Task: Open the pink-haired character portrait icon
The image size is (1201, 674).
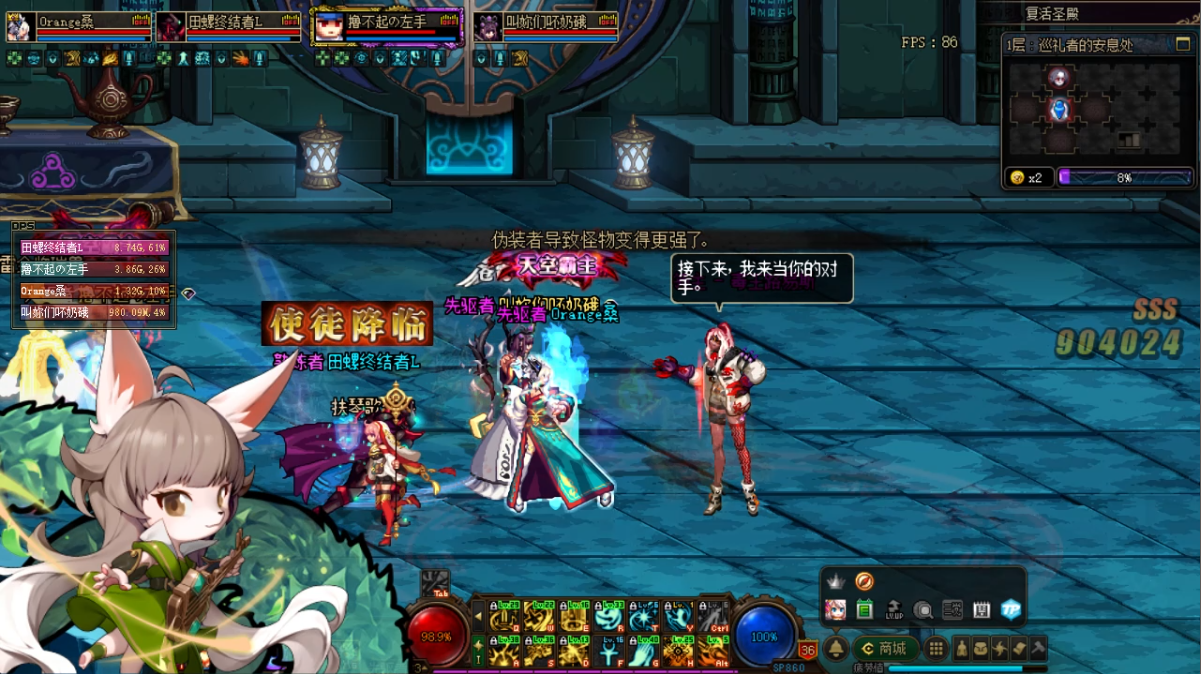Action: 836,609
